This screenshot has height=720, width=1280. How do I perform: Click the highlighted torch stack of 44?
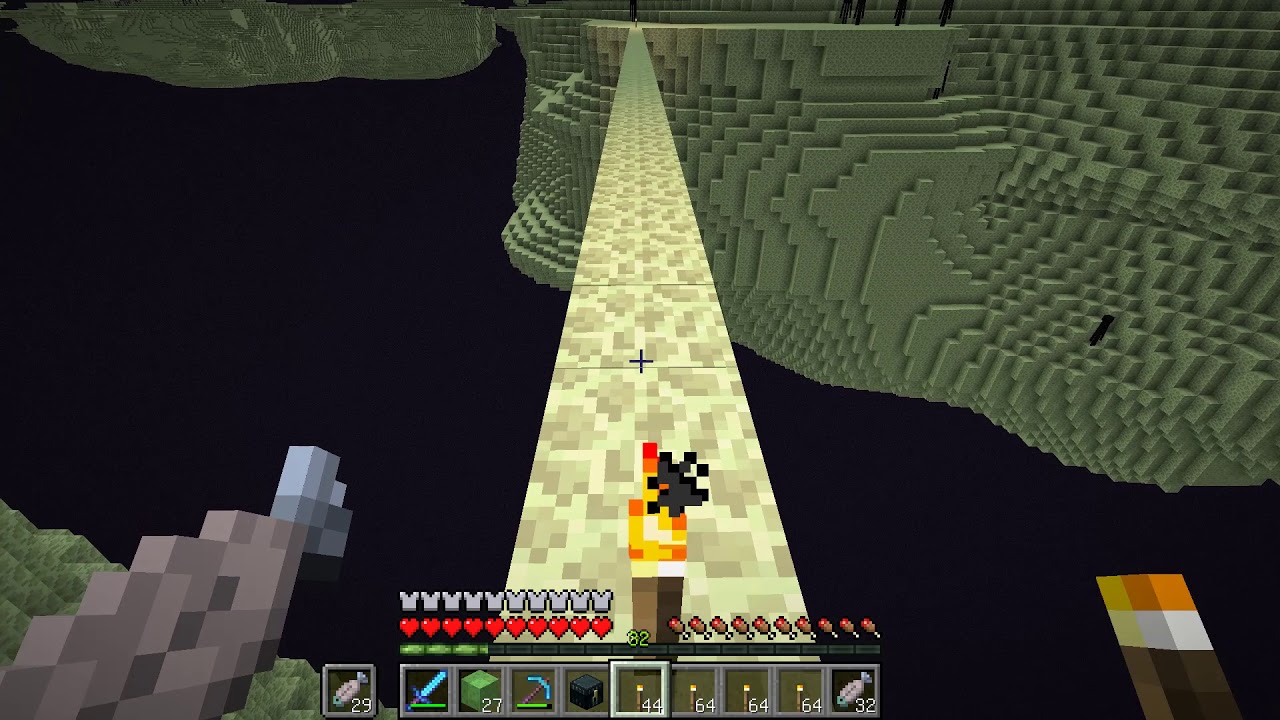click(639, 691)
